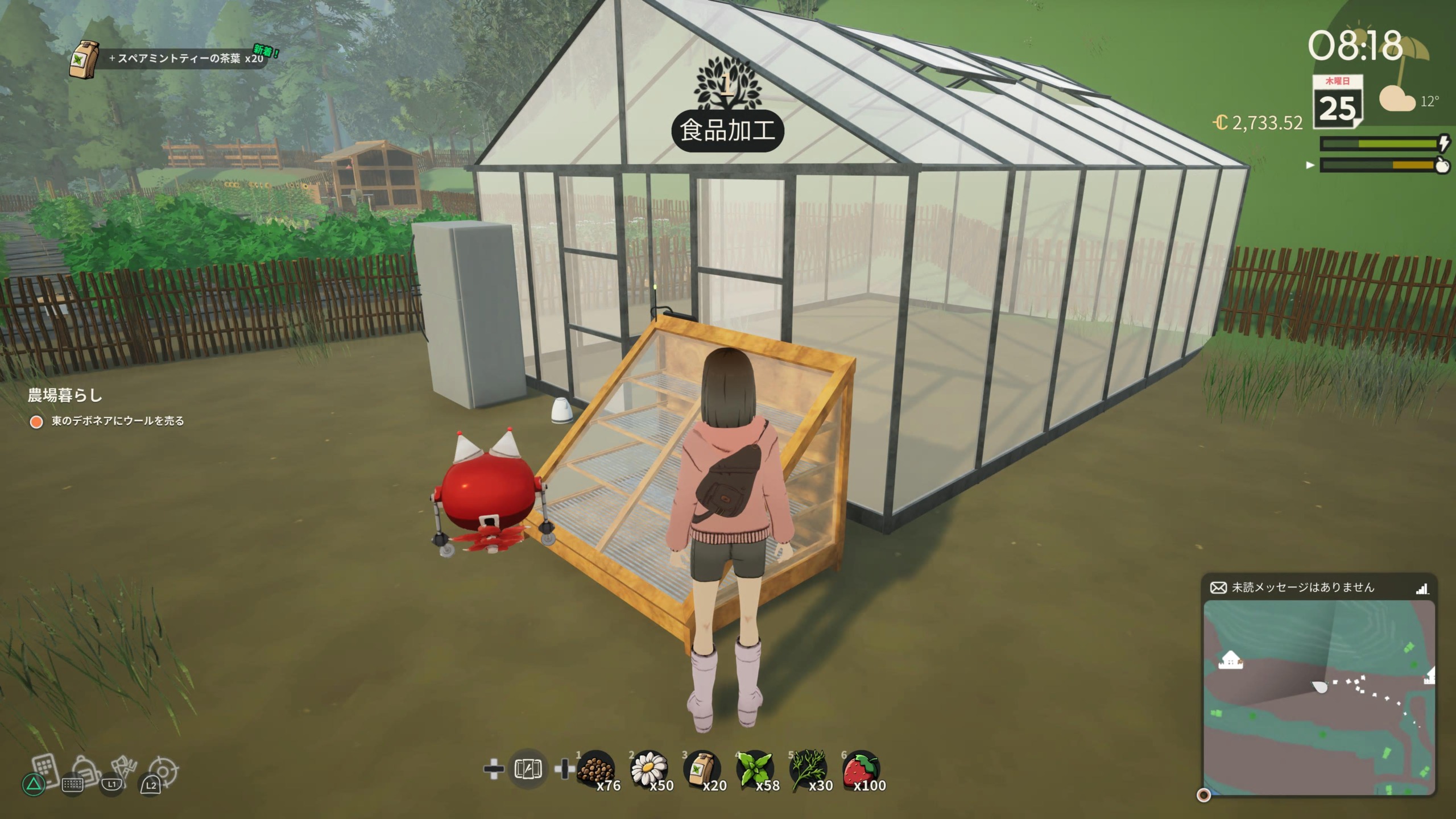Select the strawberry hotbar slot

click(861, 770)
